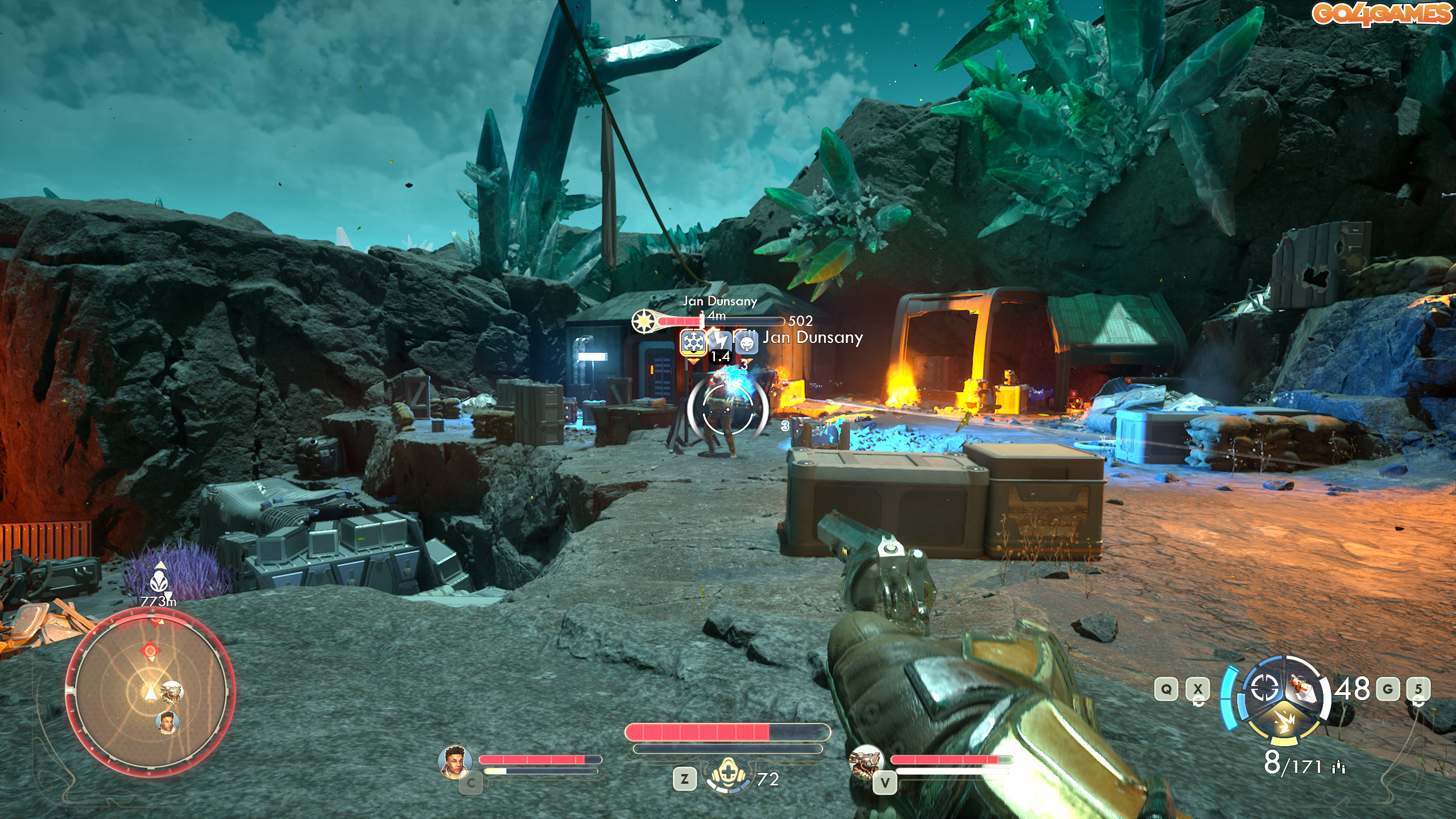Inspect the snowflake frozen status icon
Viewport: 1456px width, 819px height.
tap(693, 342)
